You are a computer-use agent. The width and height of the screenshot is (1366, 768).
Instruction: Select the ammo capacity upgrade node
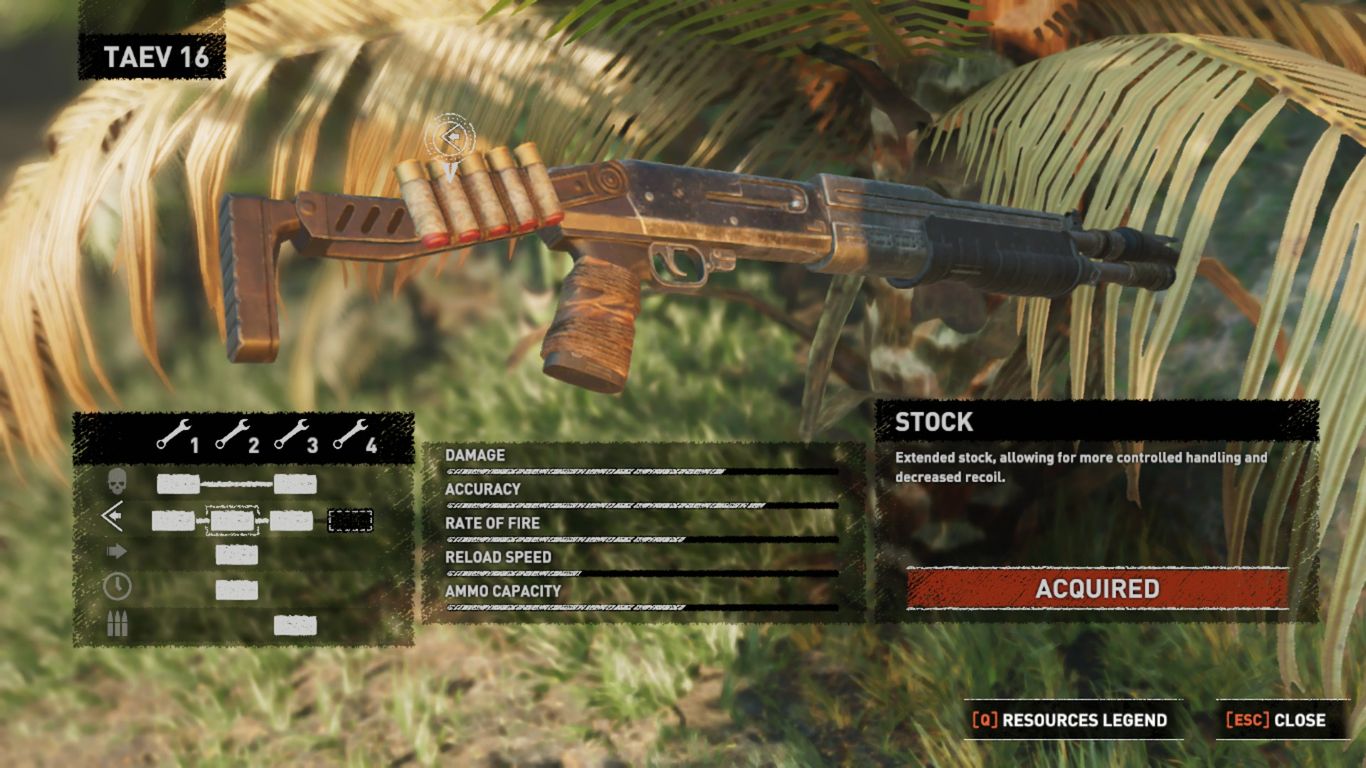(x=295, y=626)
